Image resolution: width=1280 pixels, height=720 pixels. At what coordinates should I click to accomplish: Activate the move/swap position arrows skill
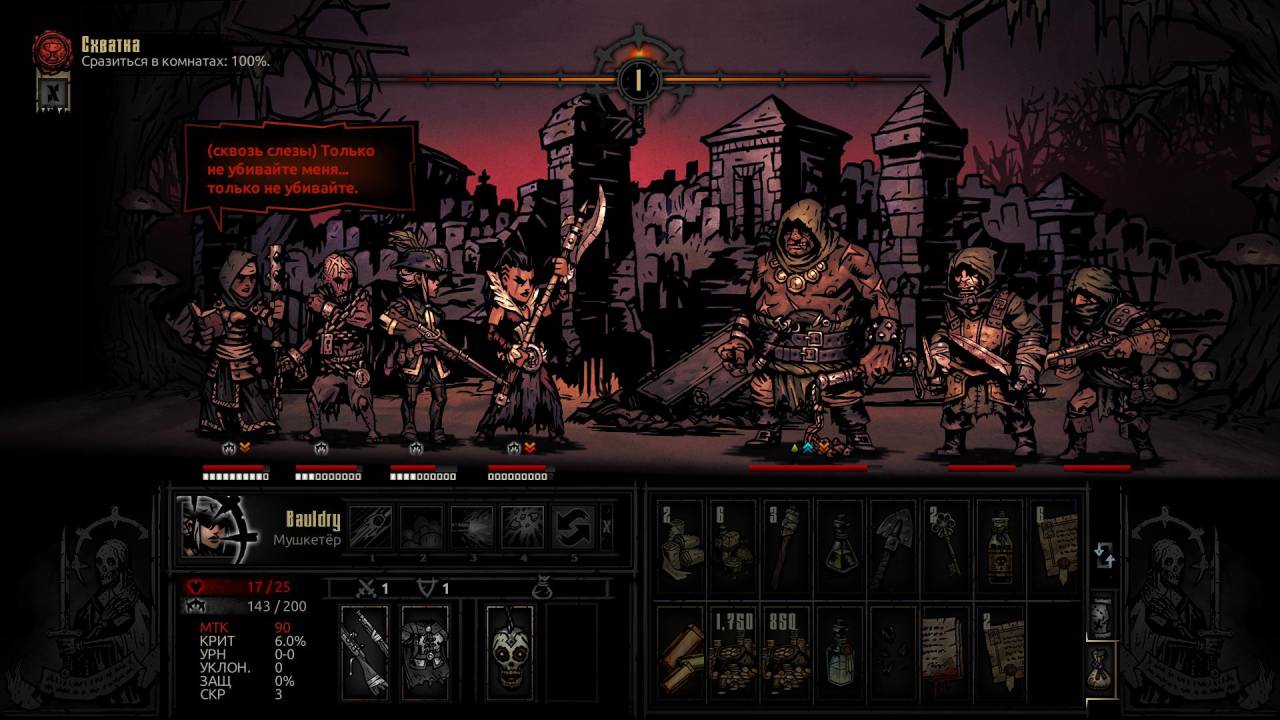coord(573,526)
